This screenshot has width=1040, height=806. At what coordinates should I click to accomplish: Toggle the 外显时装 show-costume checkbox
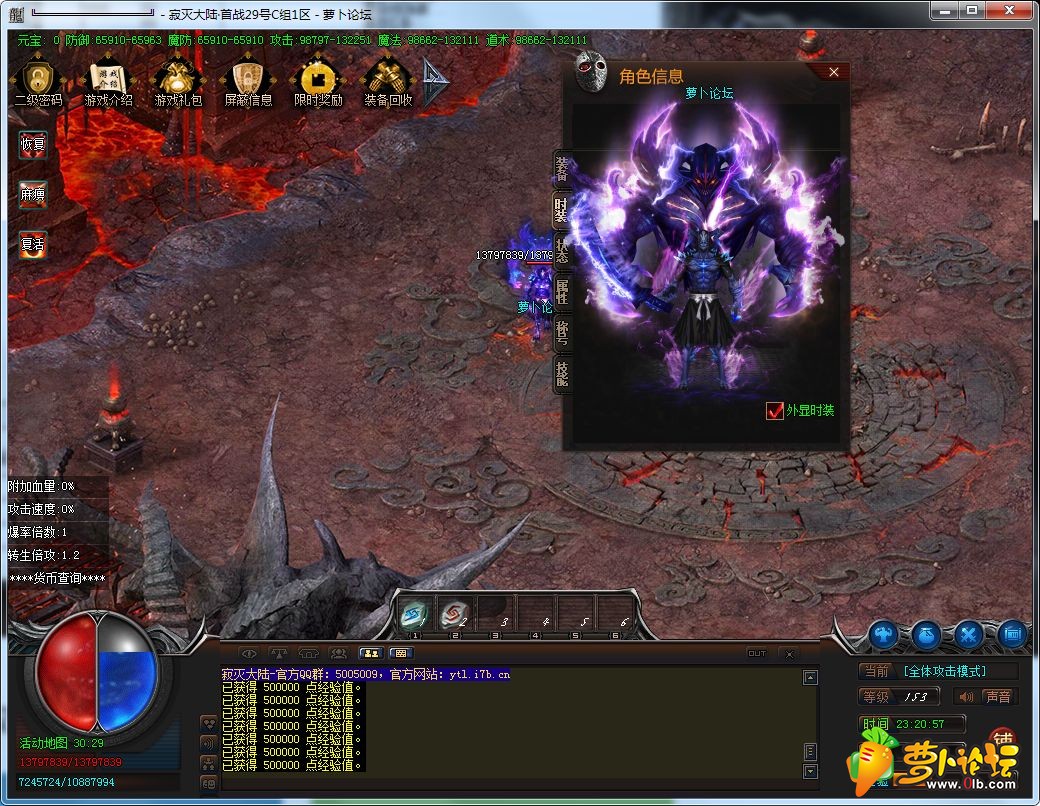[x=774, y=410]
